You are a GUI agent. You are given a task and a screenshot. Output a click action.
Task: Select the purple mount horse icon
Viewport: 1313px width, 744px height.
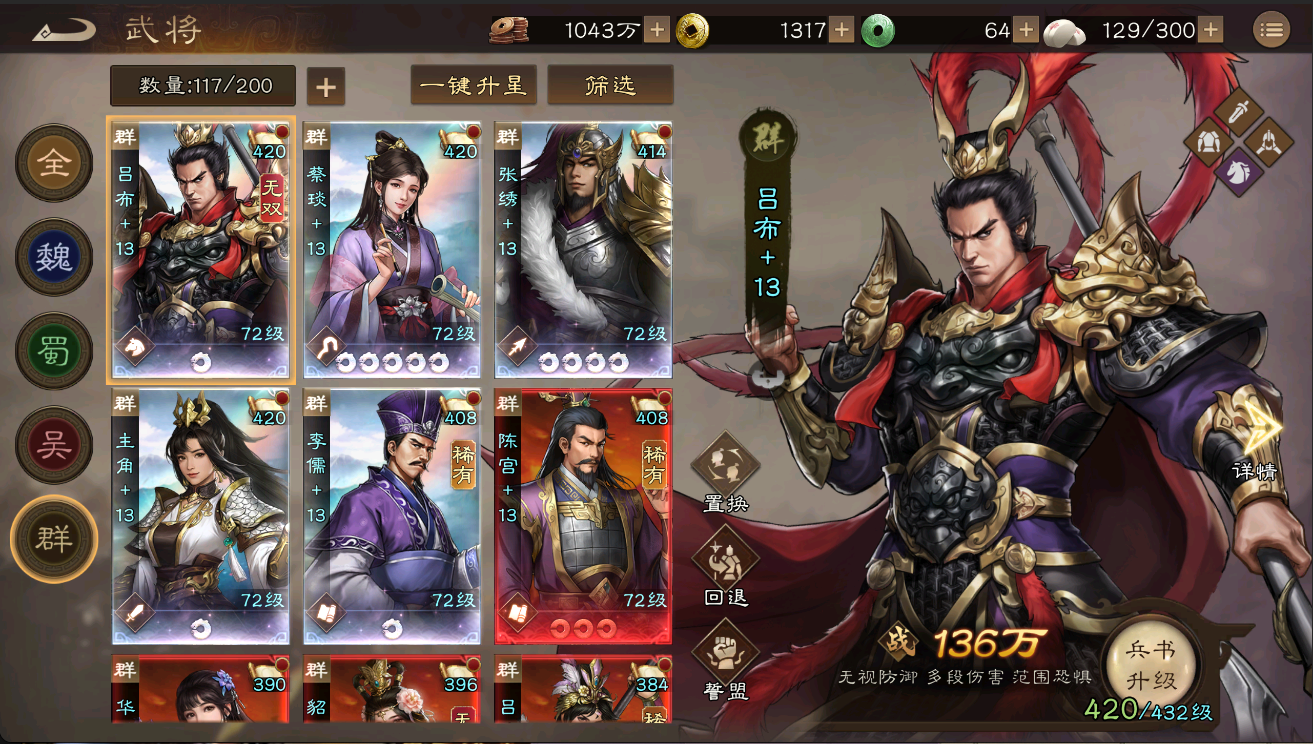[x=1238, y=174]
